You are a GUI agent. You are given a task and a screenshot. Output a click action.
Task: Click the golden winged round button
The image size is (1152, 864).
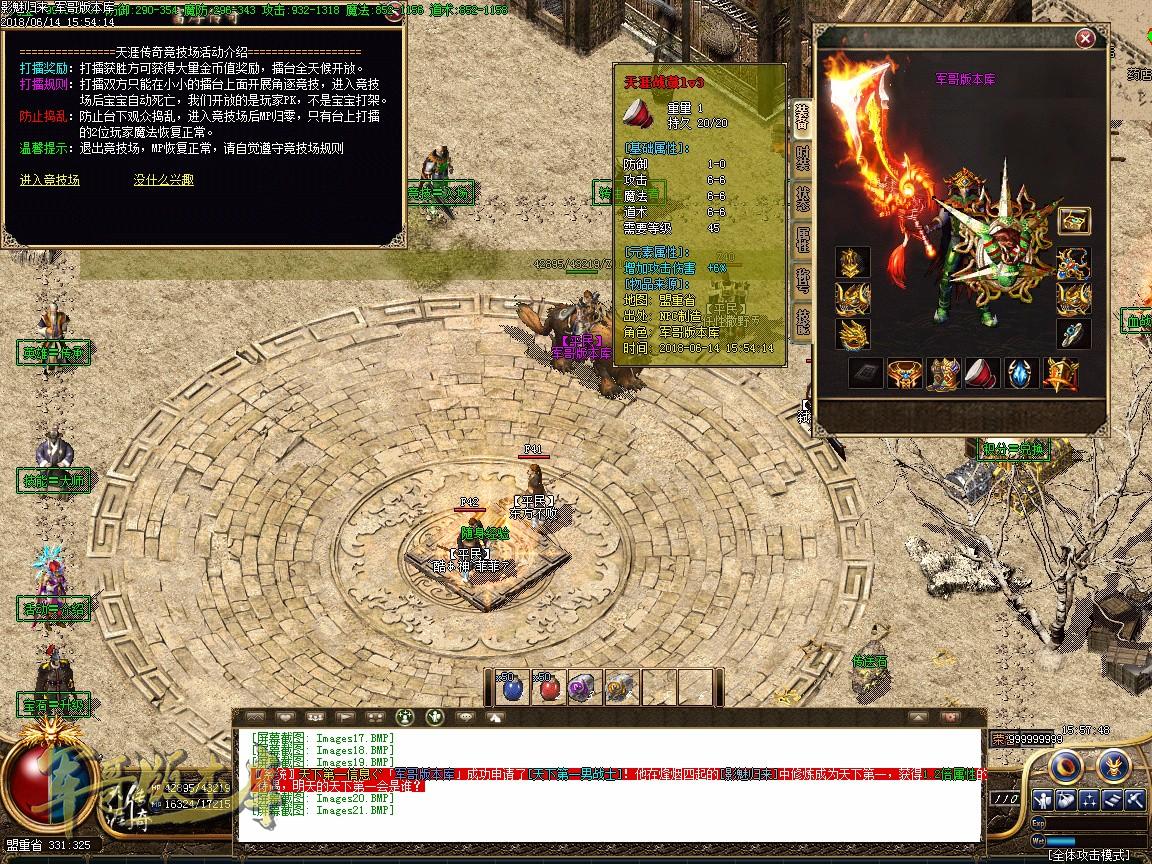[x=1113, y=766]
